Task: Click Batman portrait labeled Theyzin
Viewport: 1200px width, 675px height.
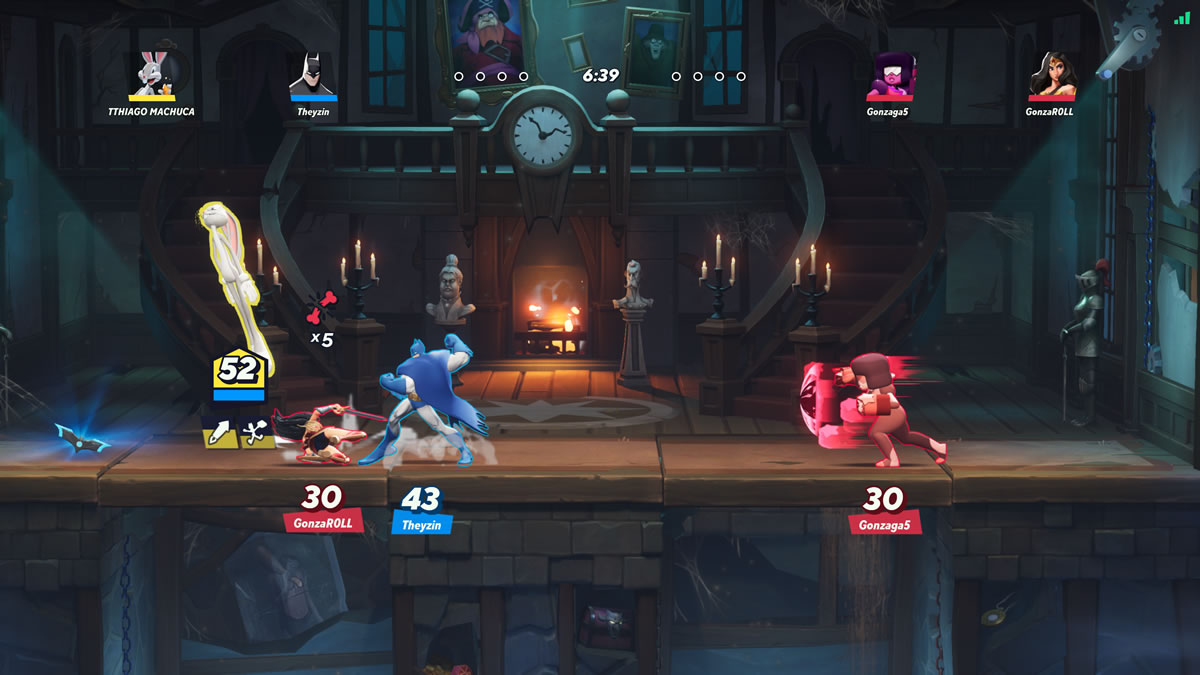Action: pos(313,76)
